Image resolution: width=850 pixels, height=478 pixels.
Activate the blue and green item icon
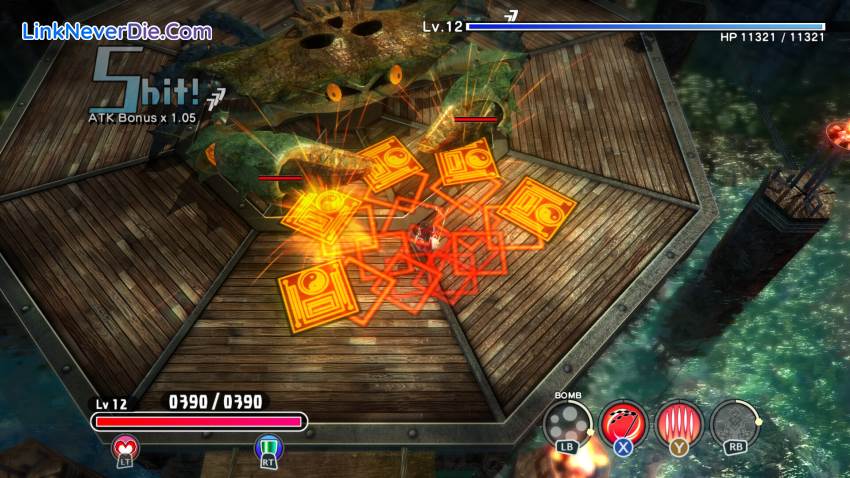coord(268,447)
